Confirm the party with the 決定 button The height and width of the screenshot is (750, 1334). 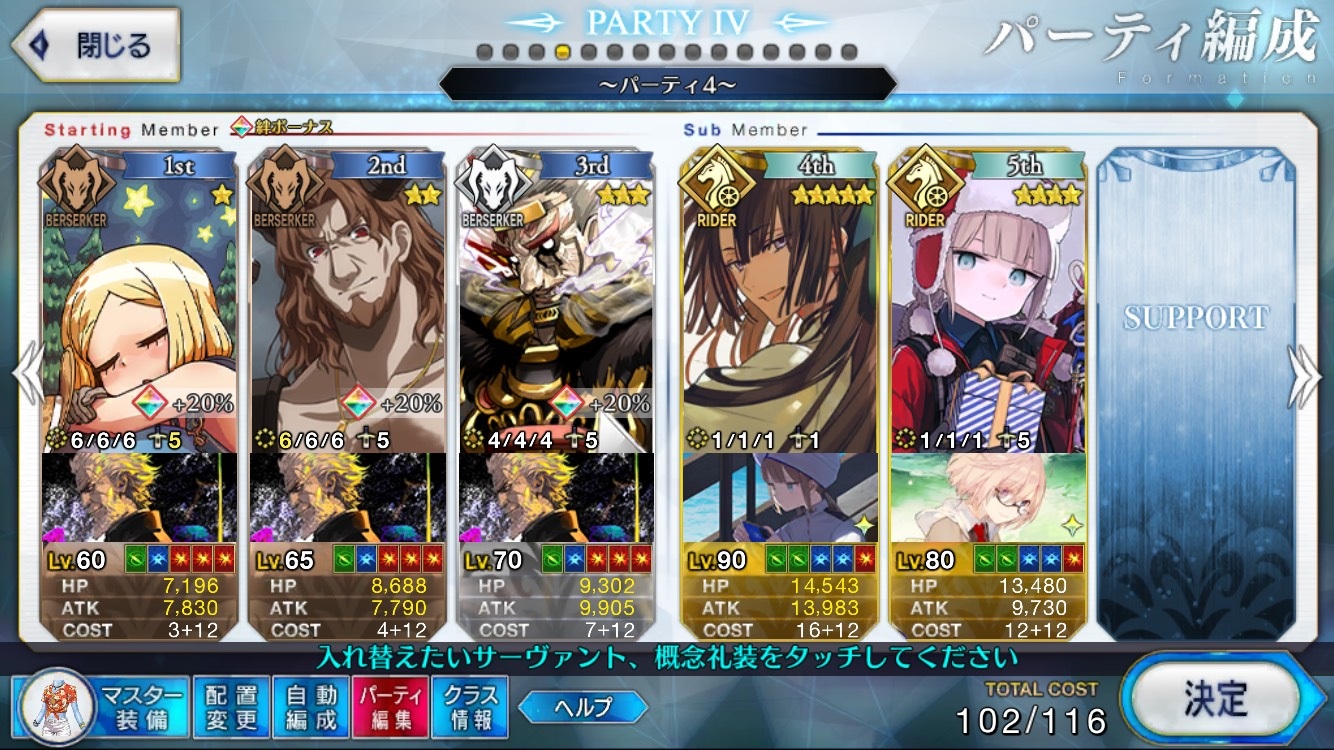[1213, 699]
